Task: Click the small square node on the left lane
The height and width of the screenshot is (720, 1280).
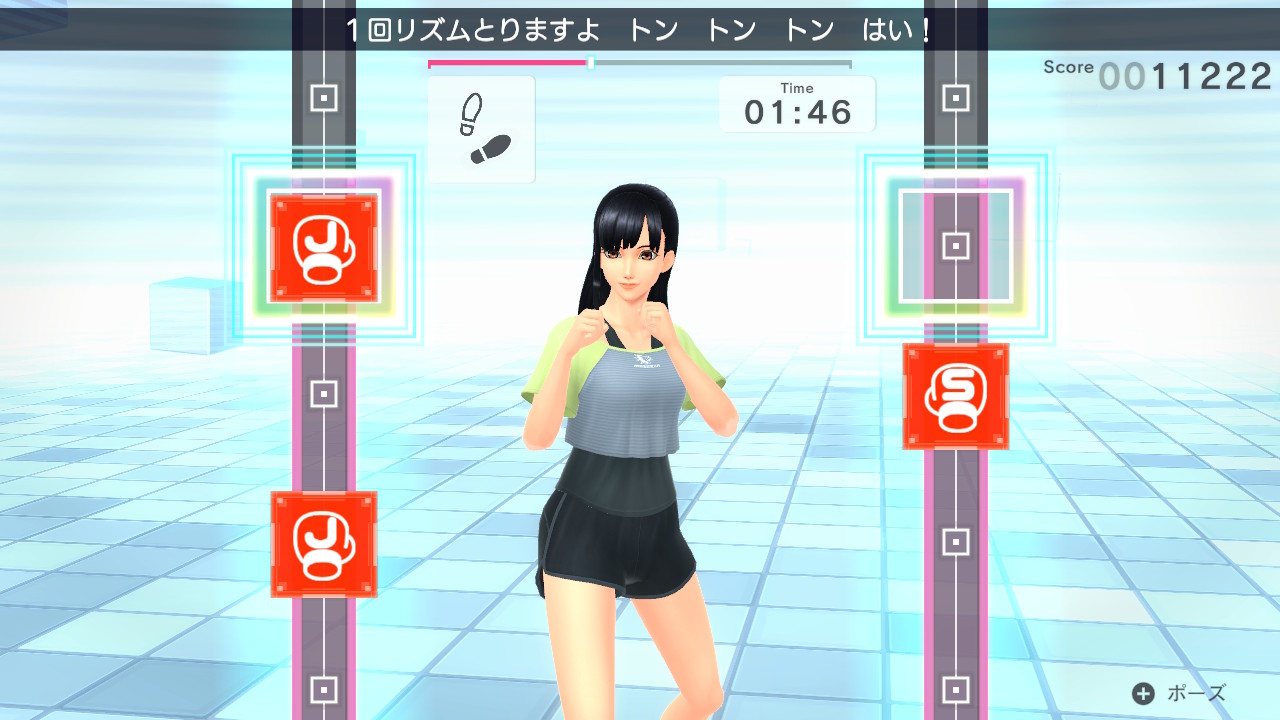Action: tap(322, 396)
